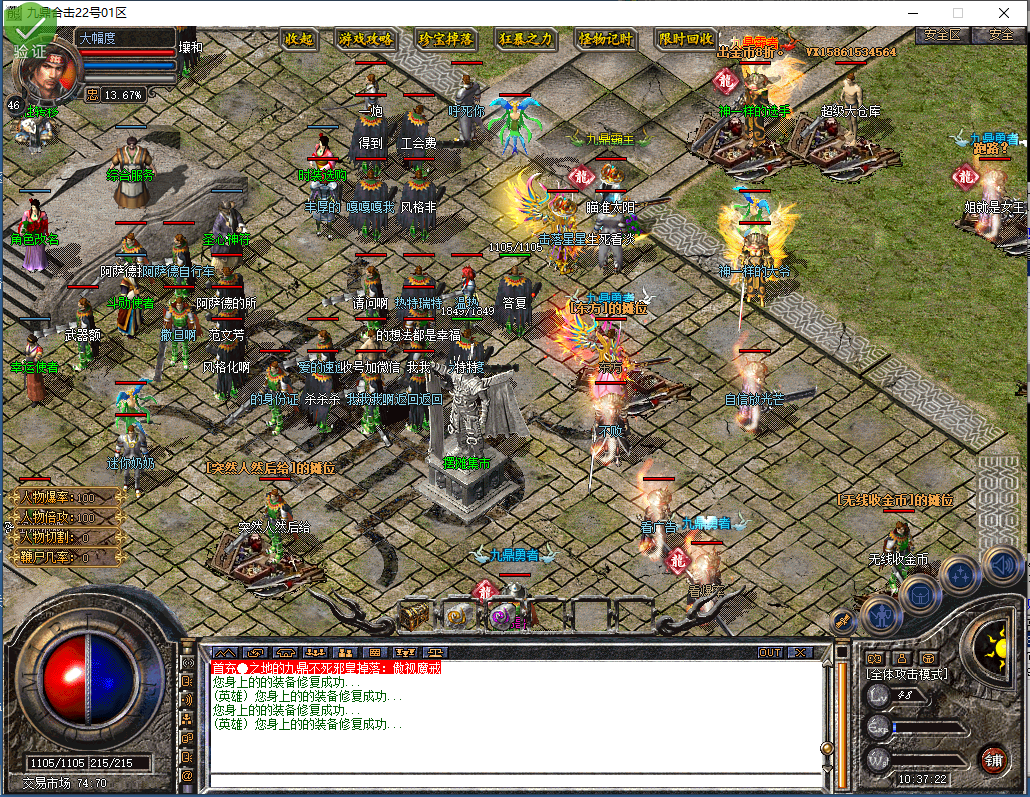
Task: Click the chat text input field
Action: (x=510, y=781)
